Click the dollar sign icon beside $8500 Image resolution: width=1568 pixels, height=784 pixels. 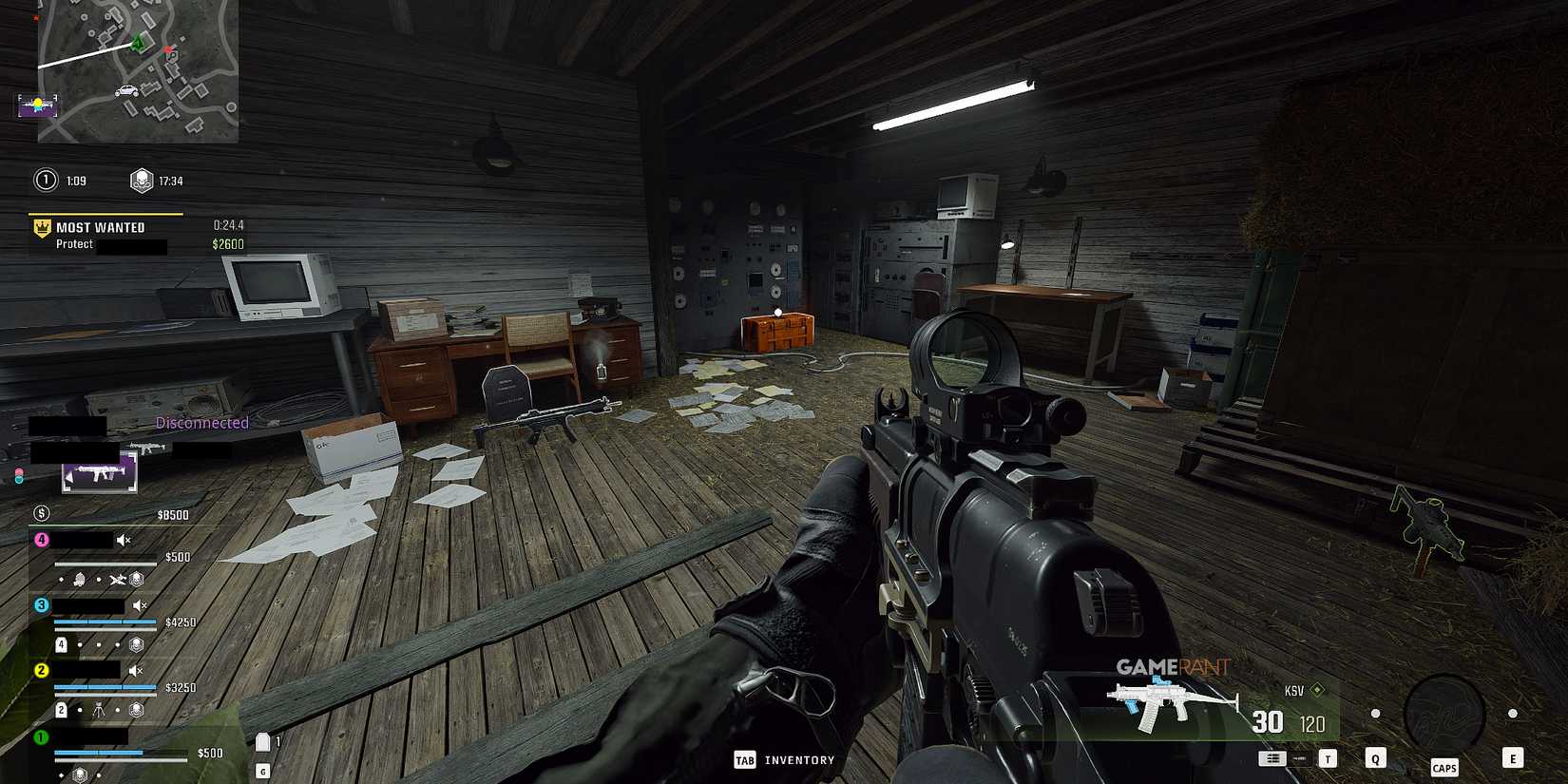tap(41, 513)
